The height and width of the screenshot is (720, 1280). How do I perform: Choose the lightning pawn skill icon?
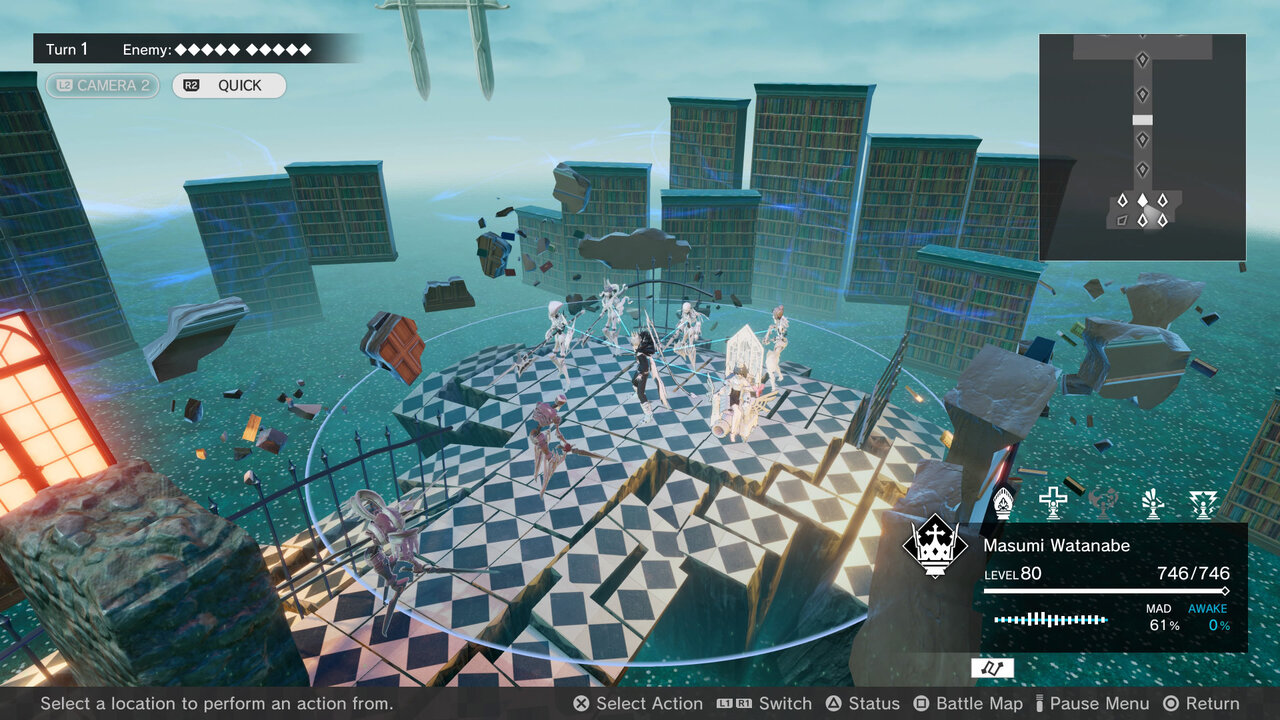pyautogui.click(x=1203, y=501)
